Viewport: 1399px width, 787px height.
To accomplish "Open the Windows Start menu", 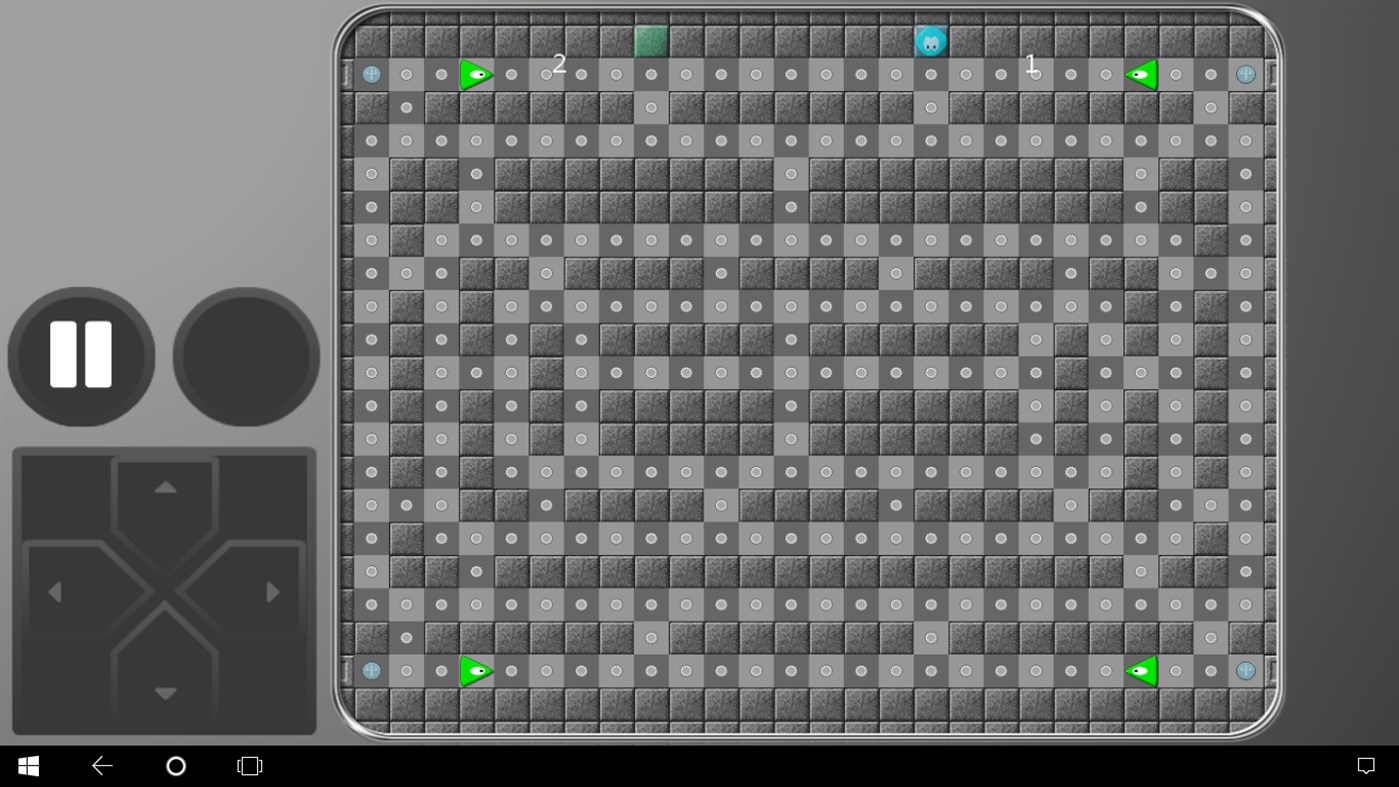I will pyautogui.click(x=27, y=765).
